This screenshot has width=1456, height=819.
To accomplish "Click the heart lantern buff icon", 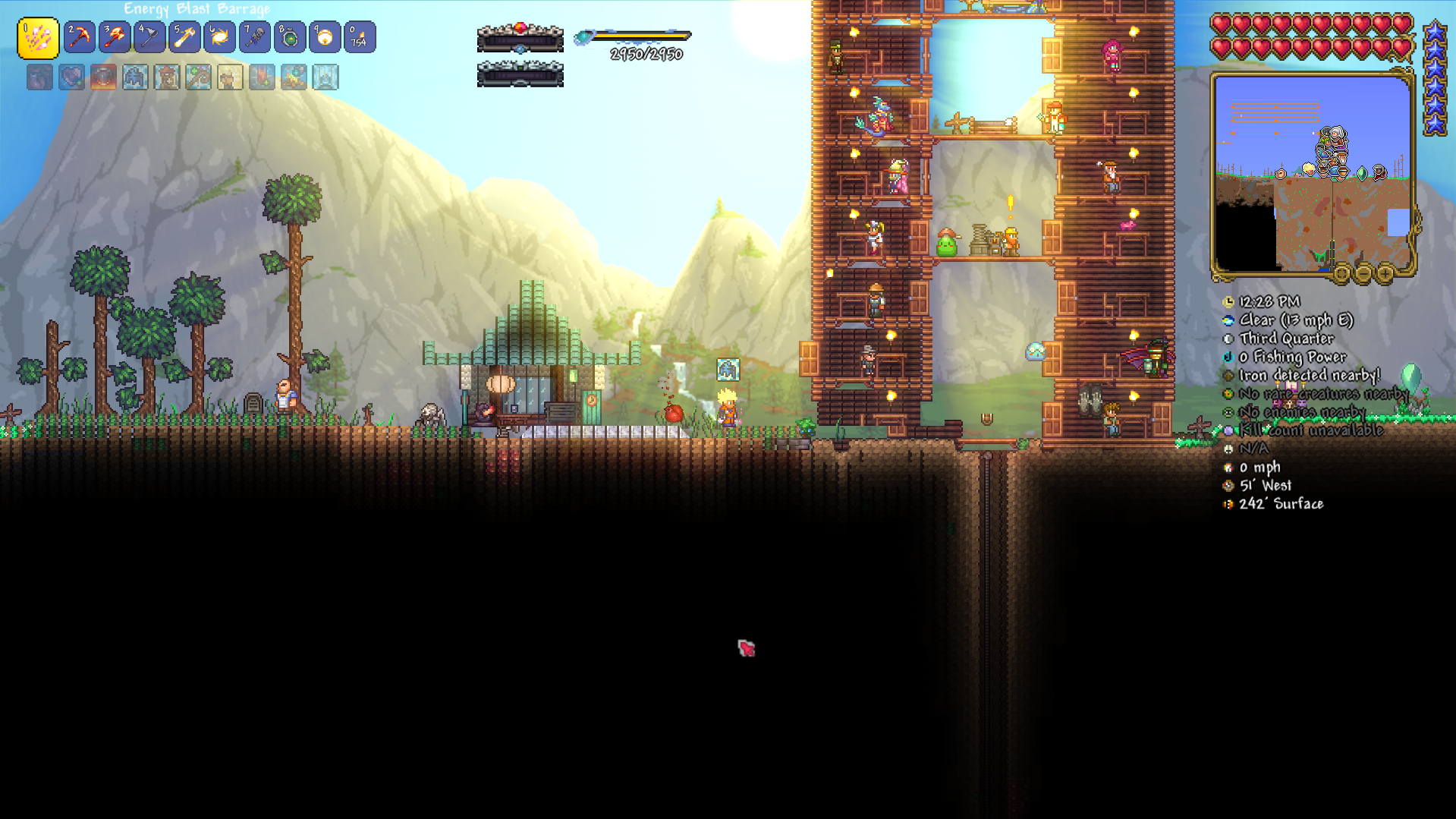I will 71,77.
